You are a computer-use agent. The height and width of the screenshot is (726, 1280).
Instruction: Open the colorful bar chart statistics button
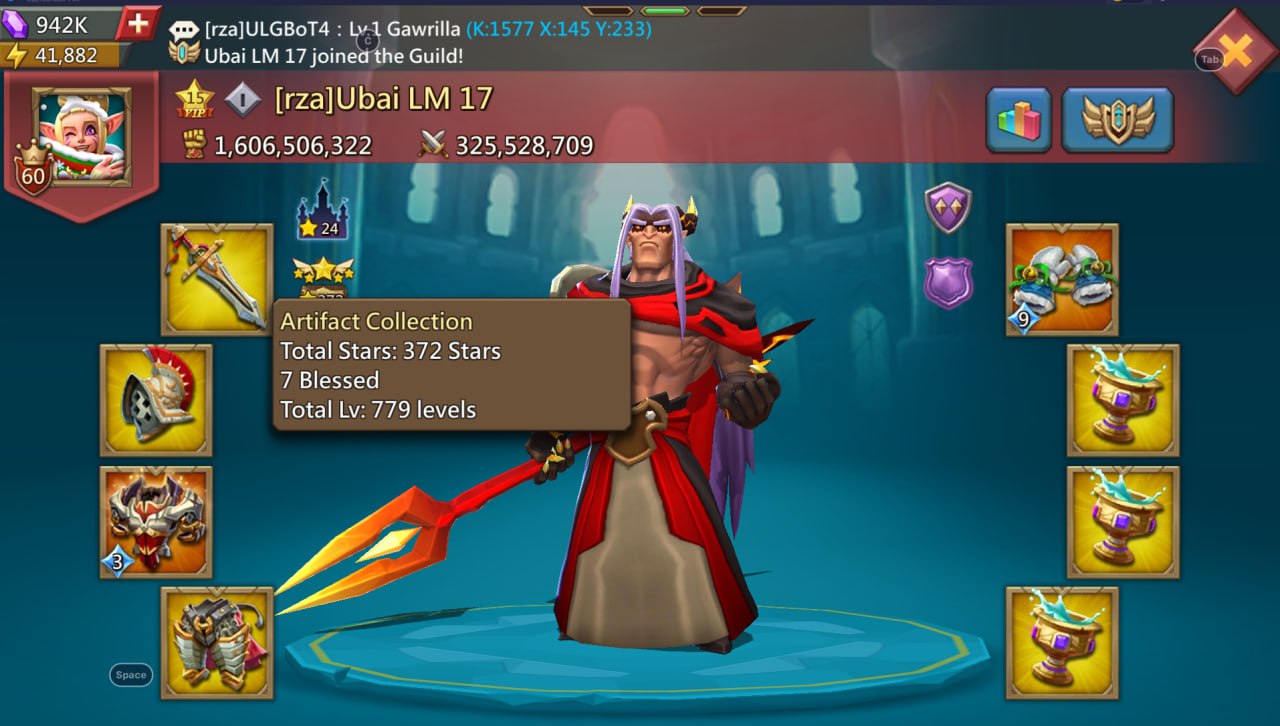click(x=1018, y=120)
